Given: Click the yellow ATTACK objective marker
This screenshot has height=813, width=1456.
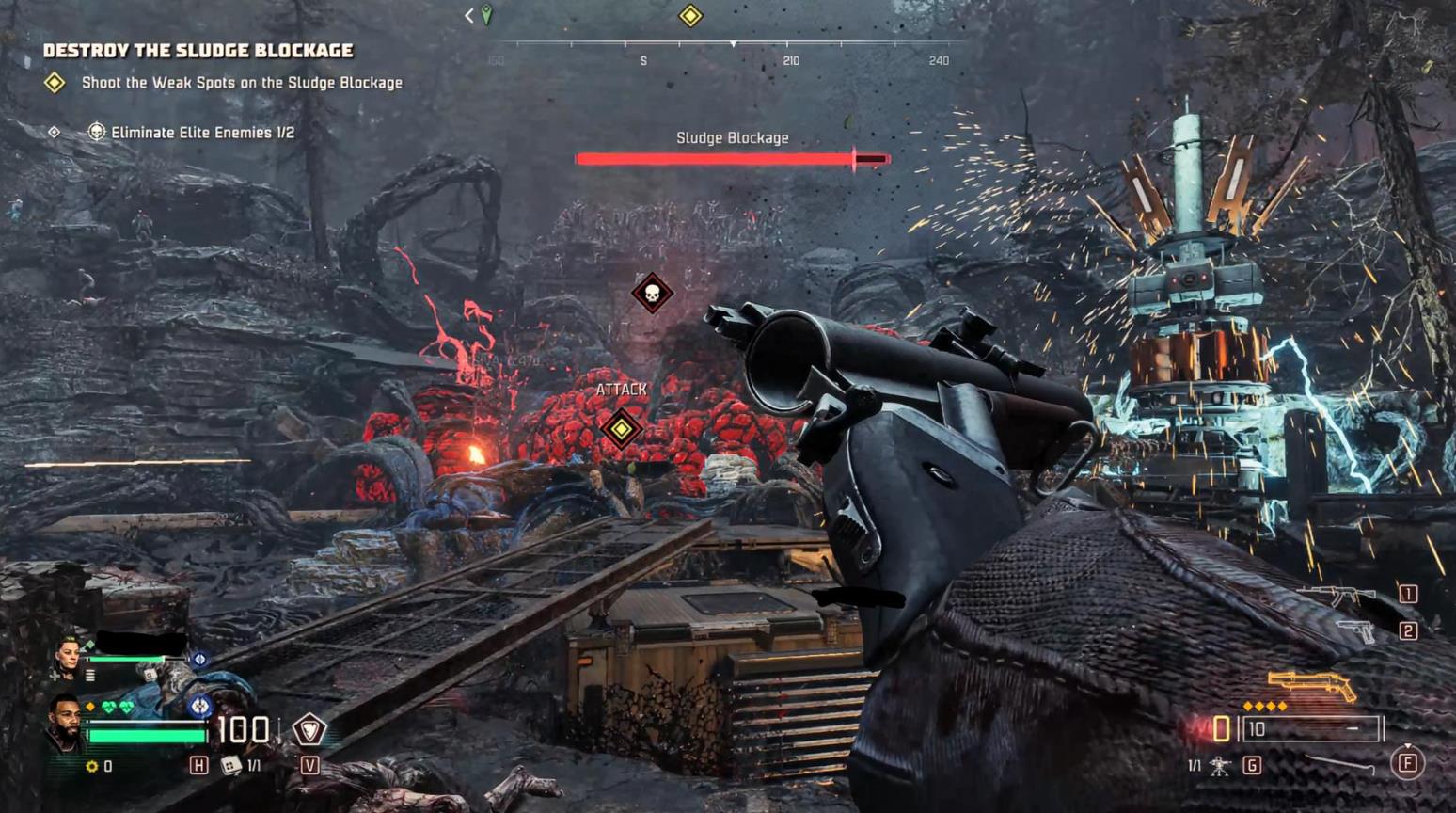Looking at the screenshot, I should tap(621, 429).
